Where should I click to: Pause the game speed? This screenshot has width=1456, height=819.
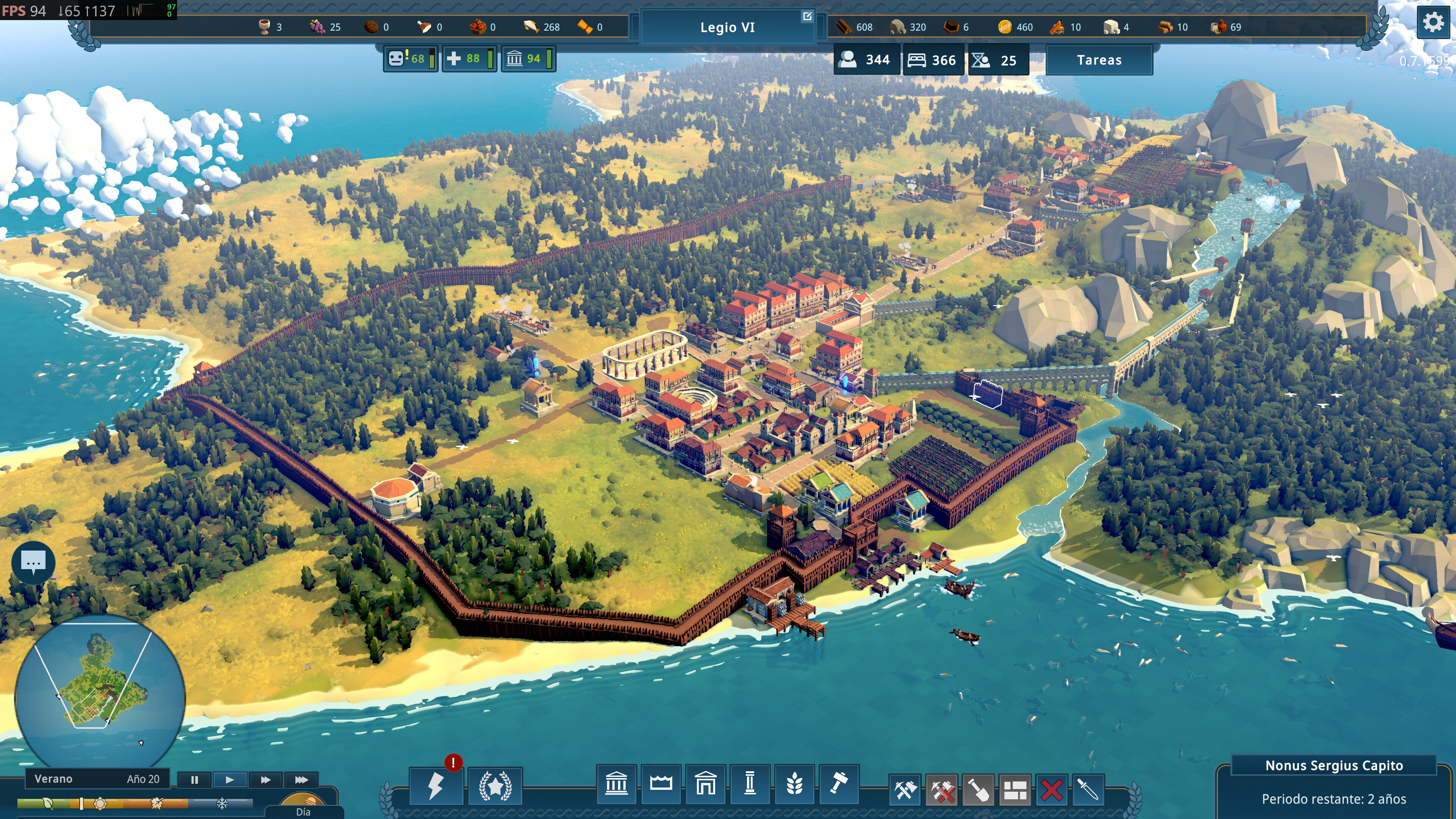[195, 780]
